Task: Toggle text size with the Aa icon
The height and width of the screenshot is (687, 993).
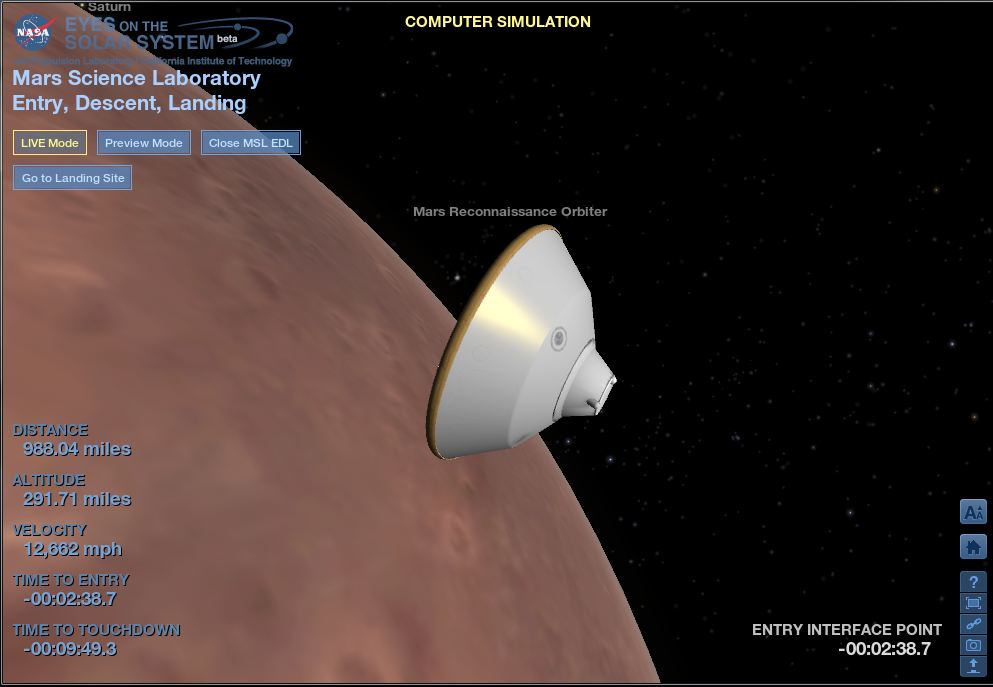Action: pyautogui.click(x=973, y=512)
